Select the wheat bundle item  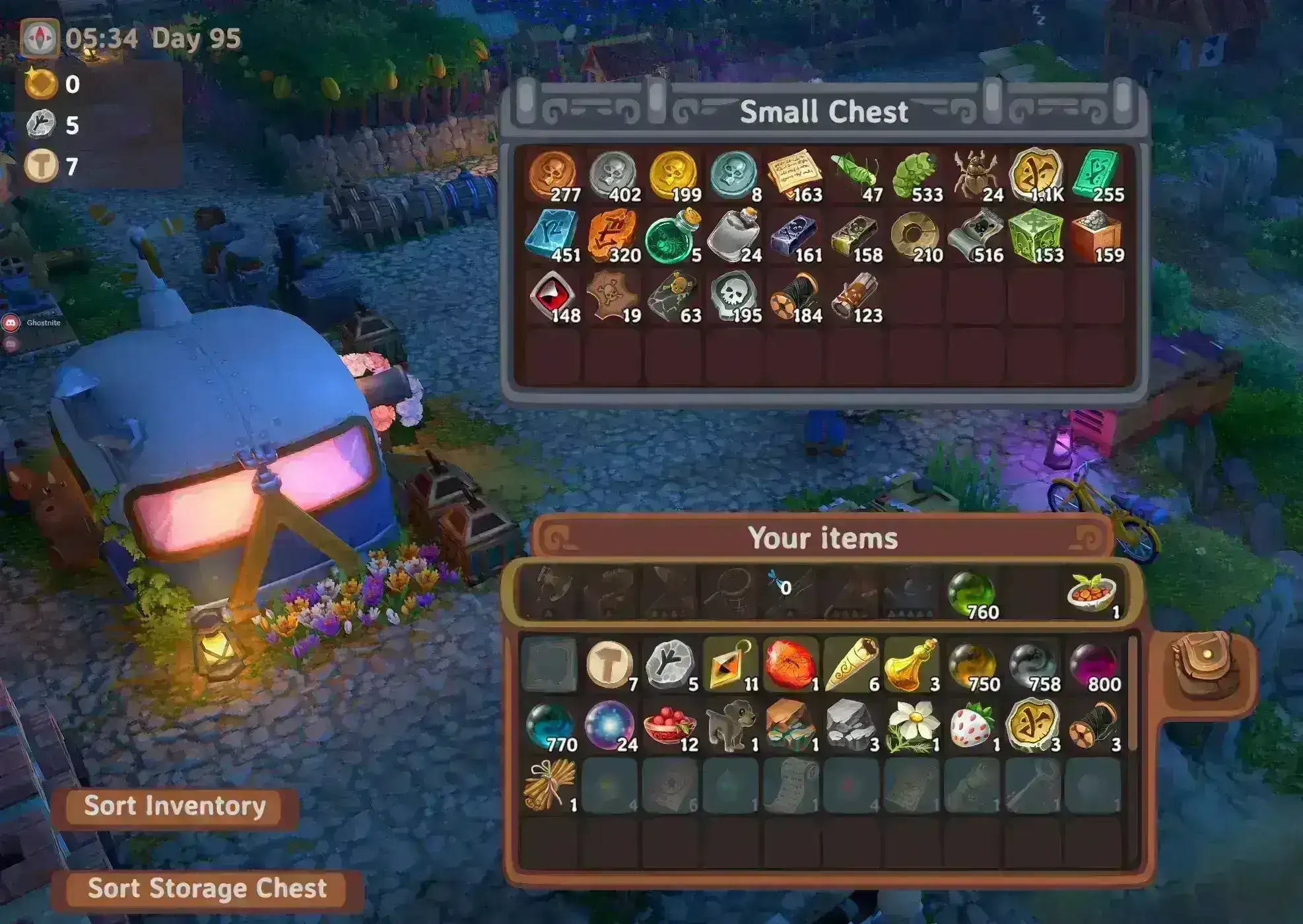click(x=549, y=785)
